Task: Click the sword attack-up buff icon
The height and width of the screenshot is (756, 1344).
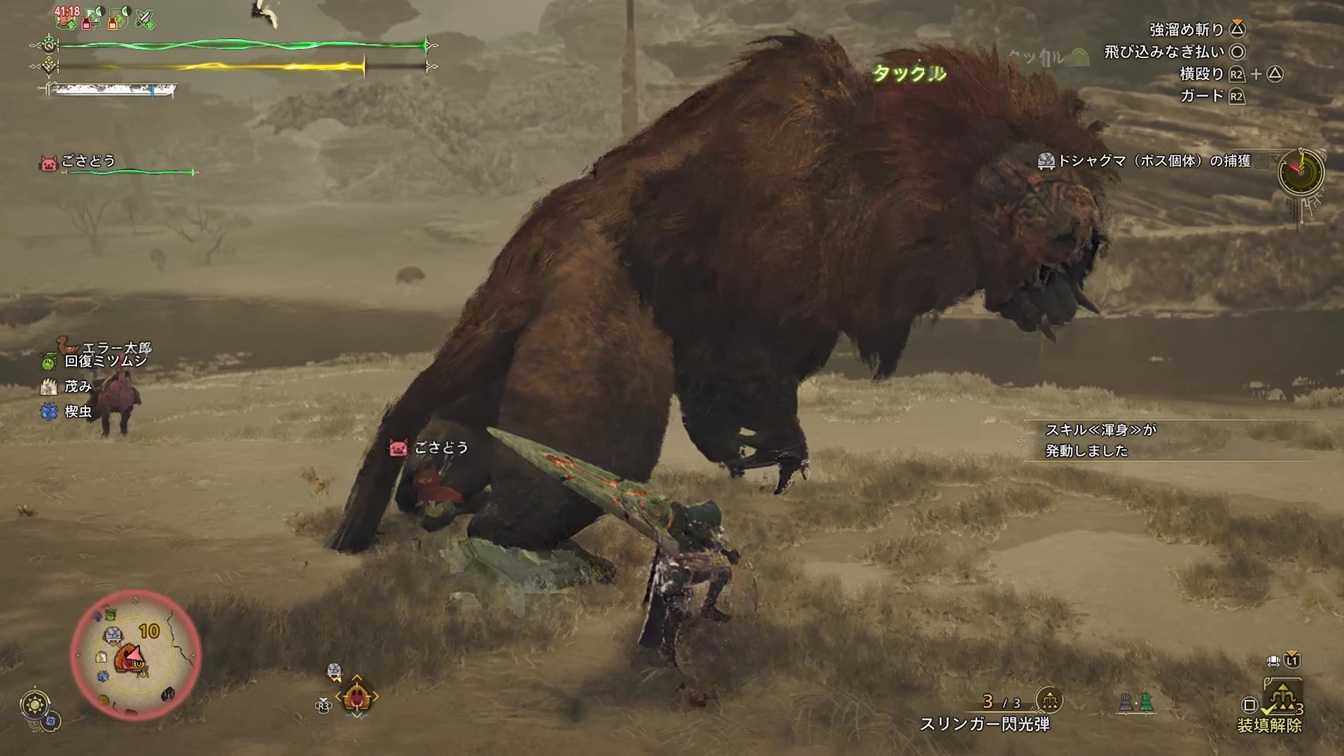Action: click(x=146, y=18)
